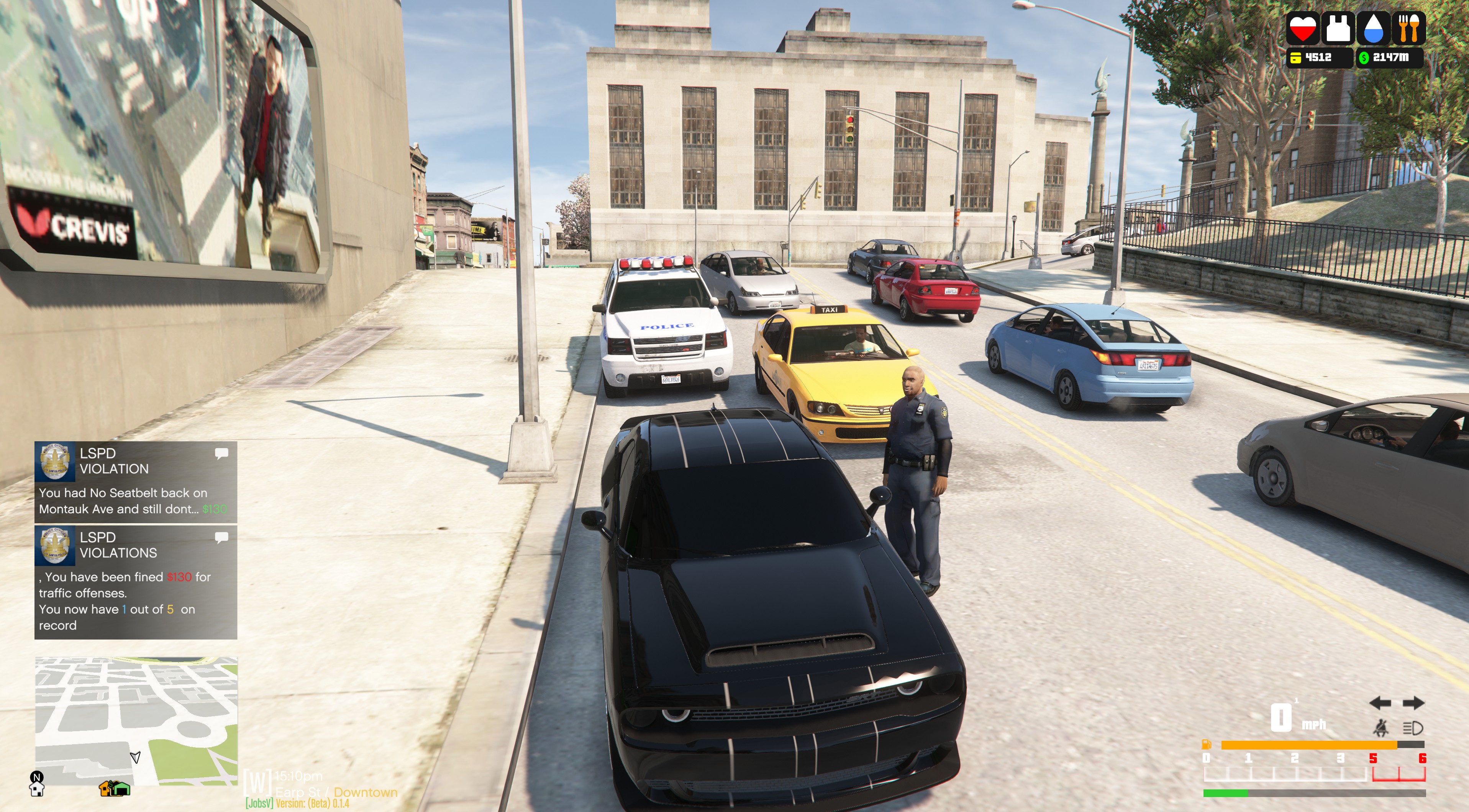Select the white house blip below the minimap
The image size is (1469, 812).
(x=37, y=789)
